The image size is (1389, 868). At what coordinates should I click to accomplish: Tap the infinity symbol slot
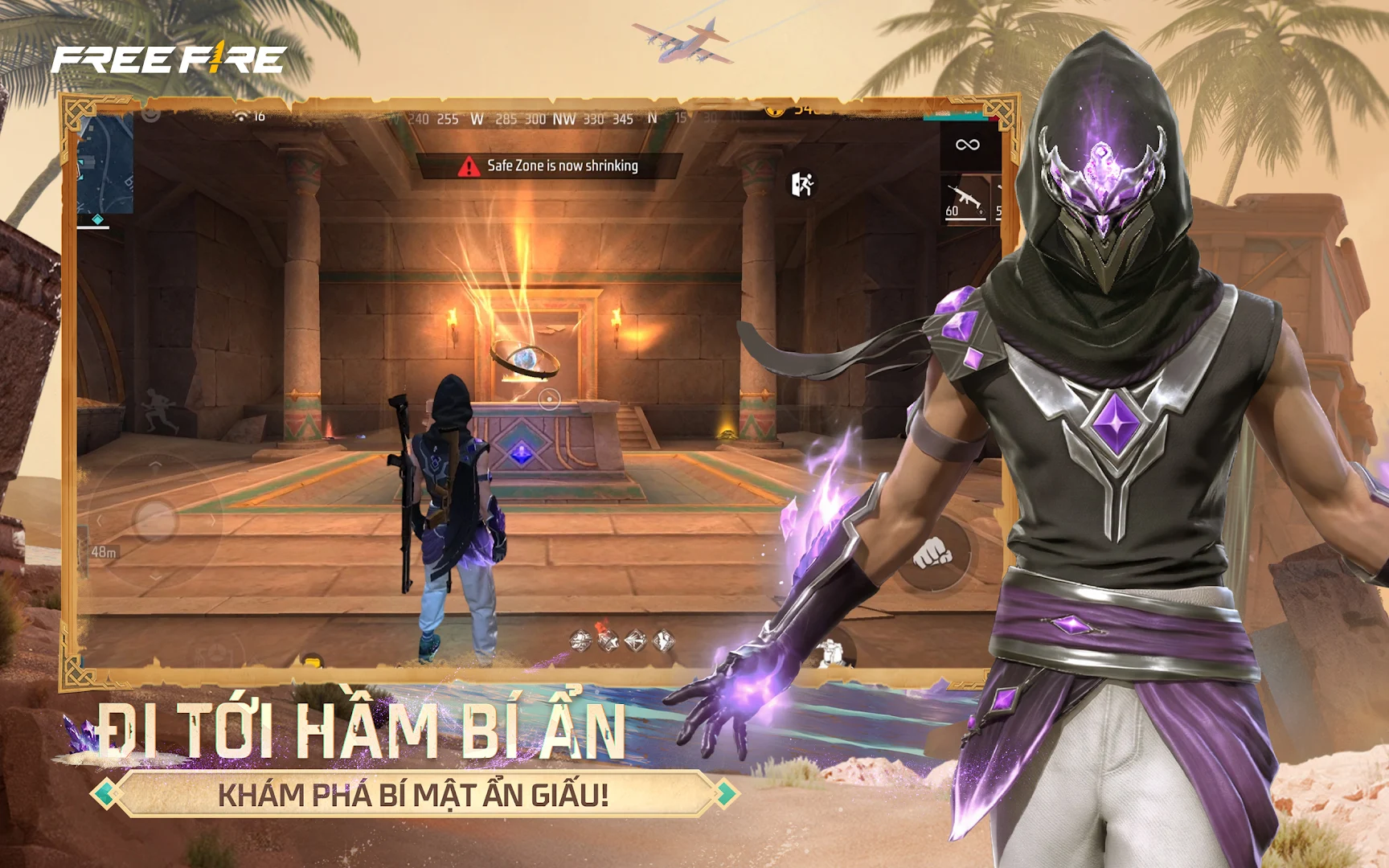pyautogui.click(x=967, y=145)
